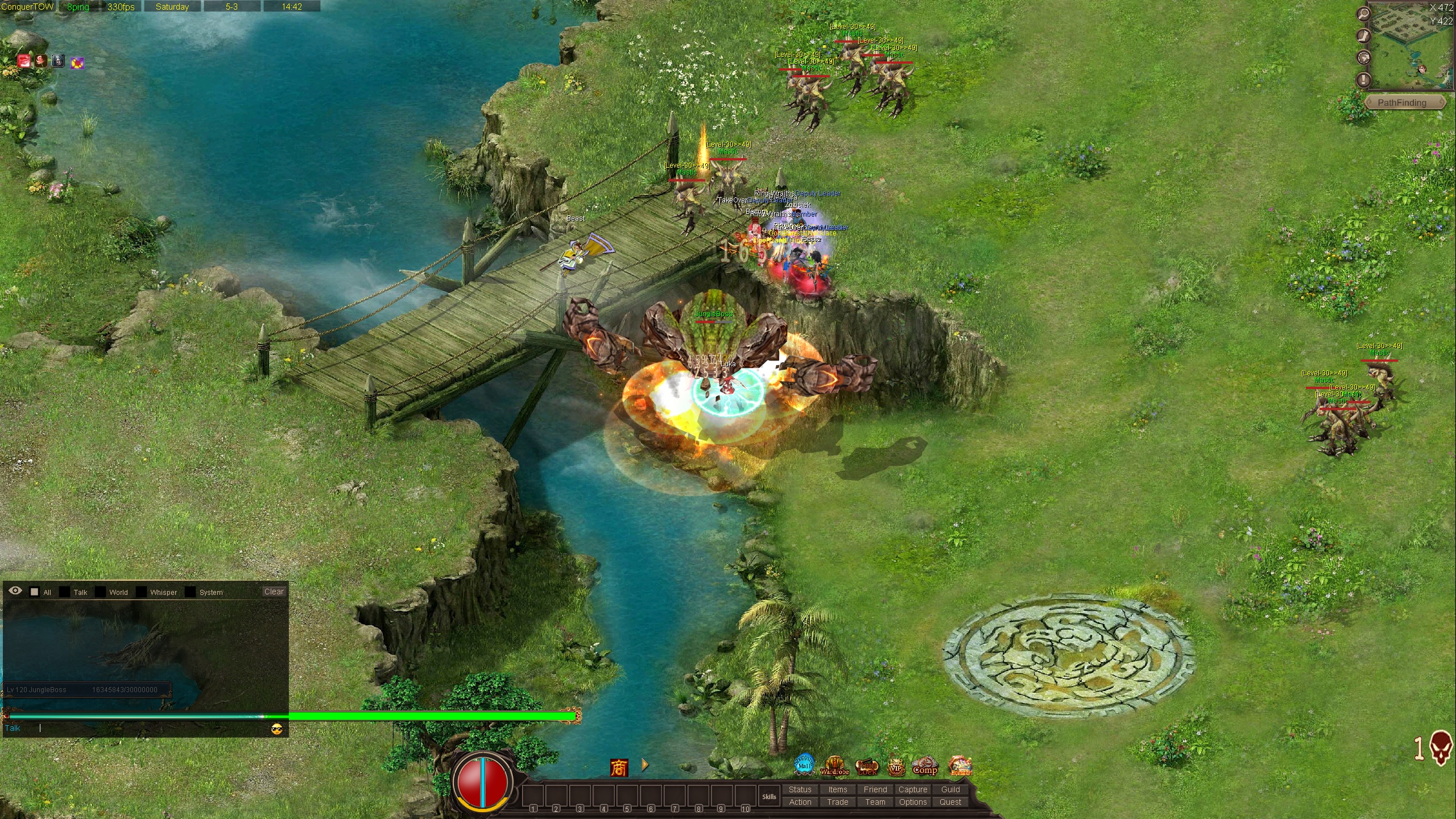Click the exclamation mark button by minimap
1456x819 pixels.
pyautogui.click(x=1363, y=80)
